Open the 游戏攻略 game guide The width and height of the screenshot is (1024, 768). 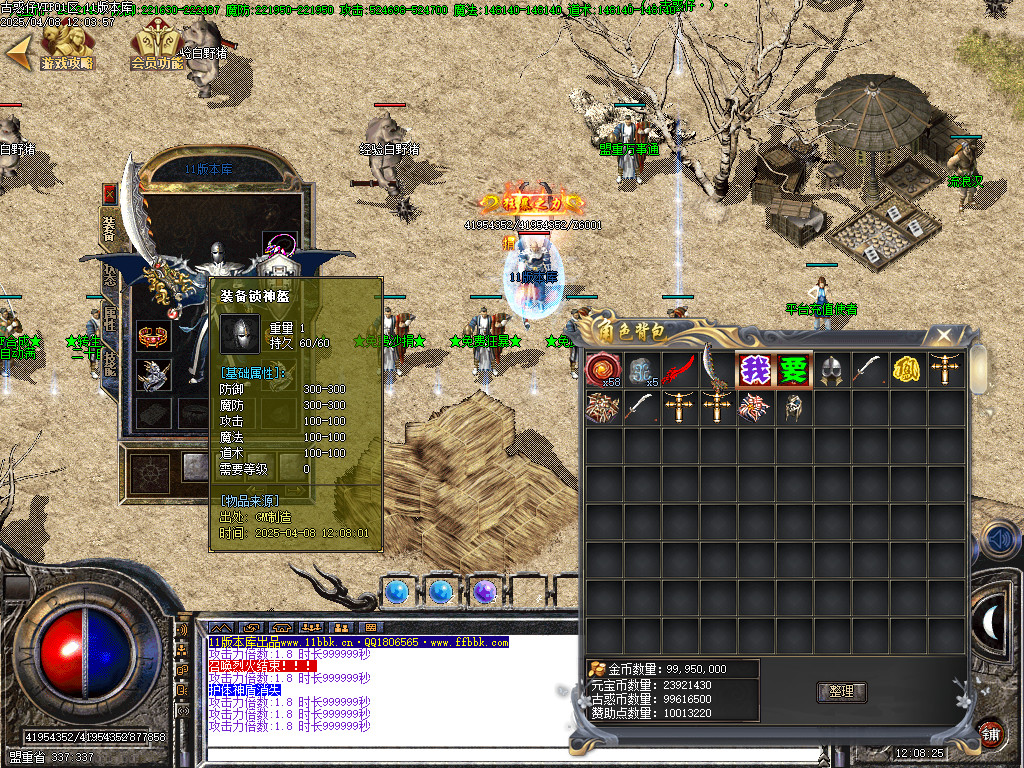pyautogui.click(x=66, y=47)
